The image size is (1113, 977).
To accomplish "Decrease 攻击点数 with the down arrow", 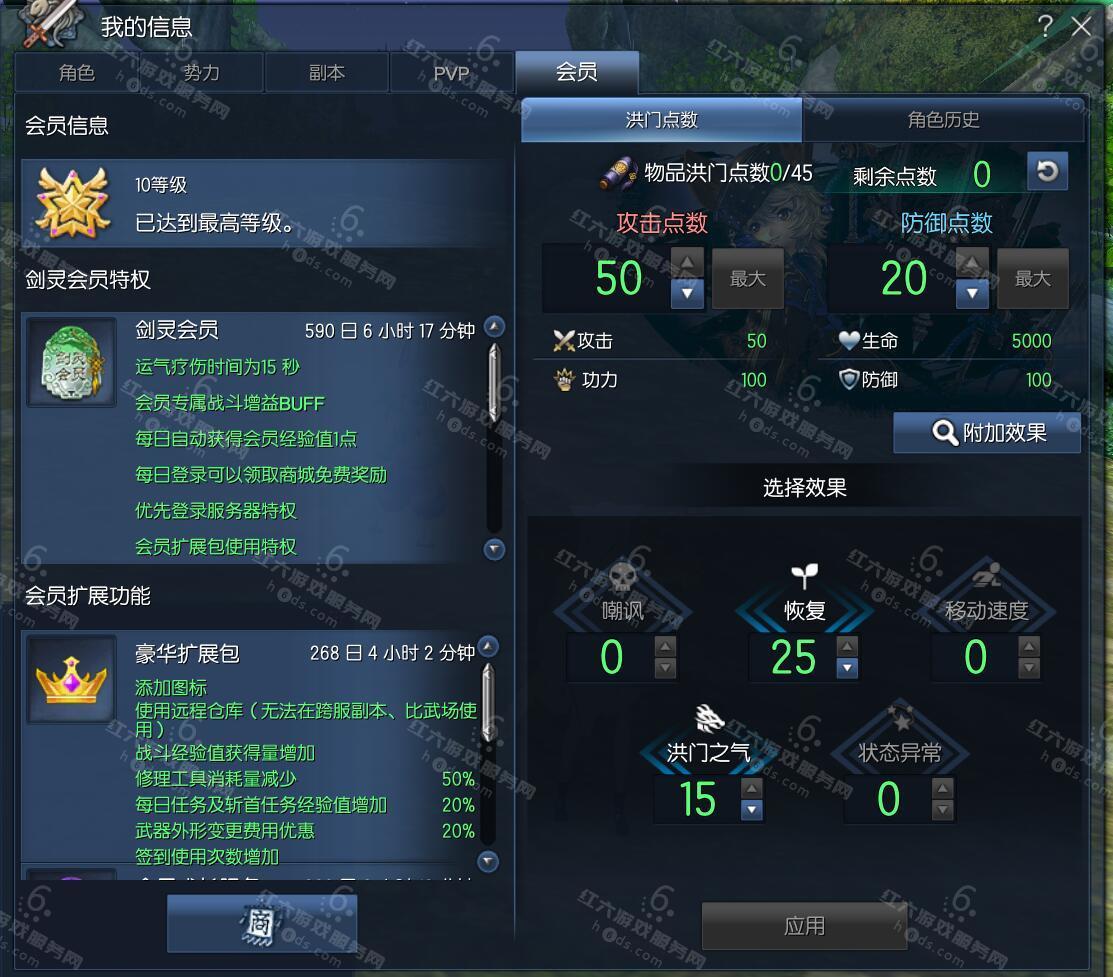I will point(687,293).
